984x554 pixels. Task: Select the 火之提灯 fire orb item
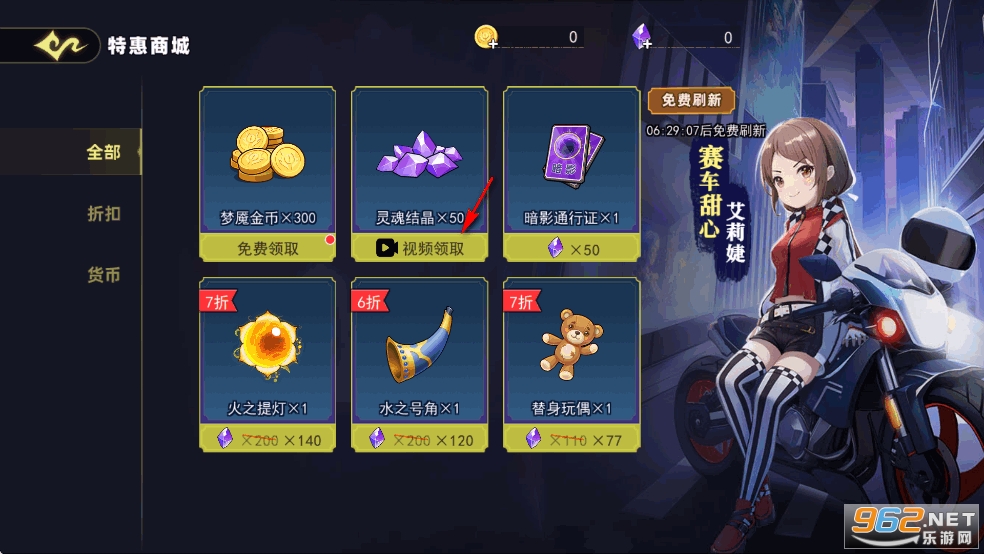[267, 345]
